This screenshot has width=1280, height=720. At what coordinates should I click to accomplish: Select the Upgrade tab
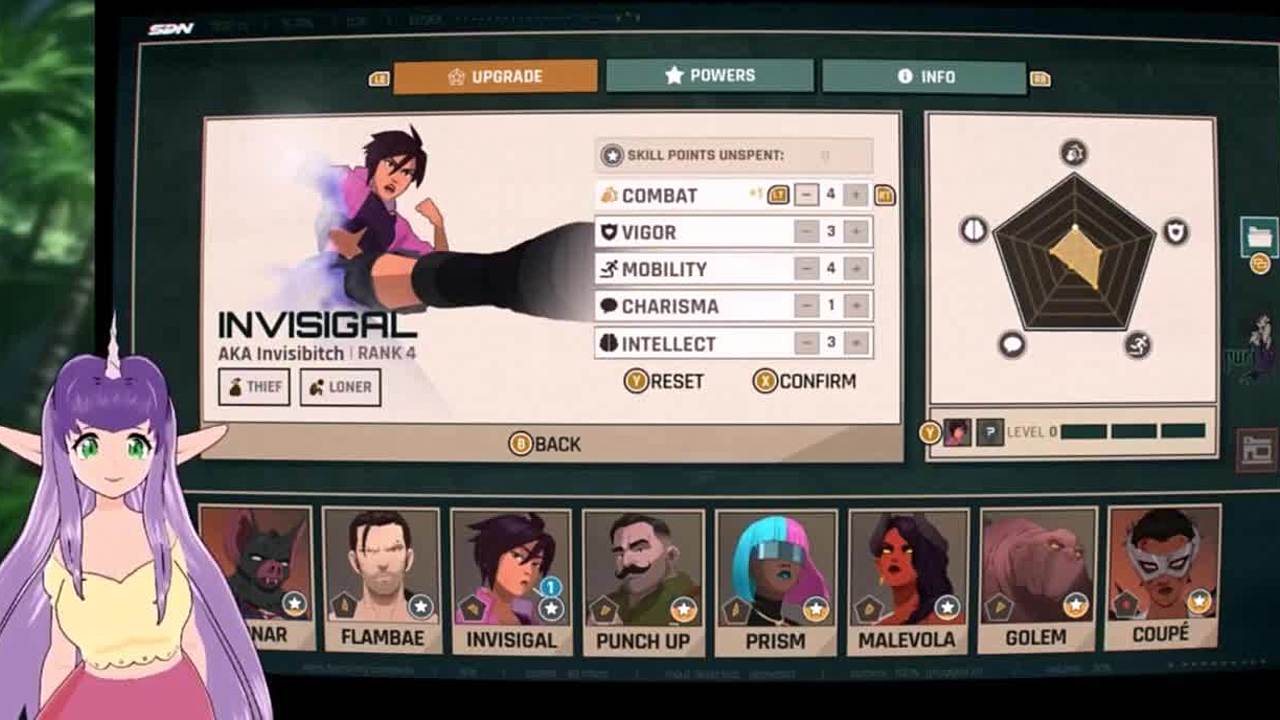click(495, 77)
